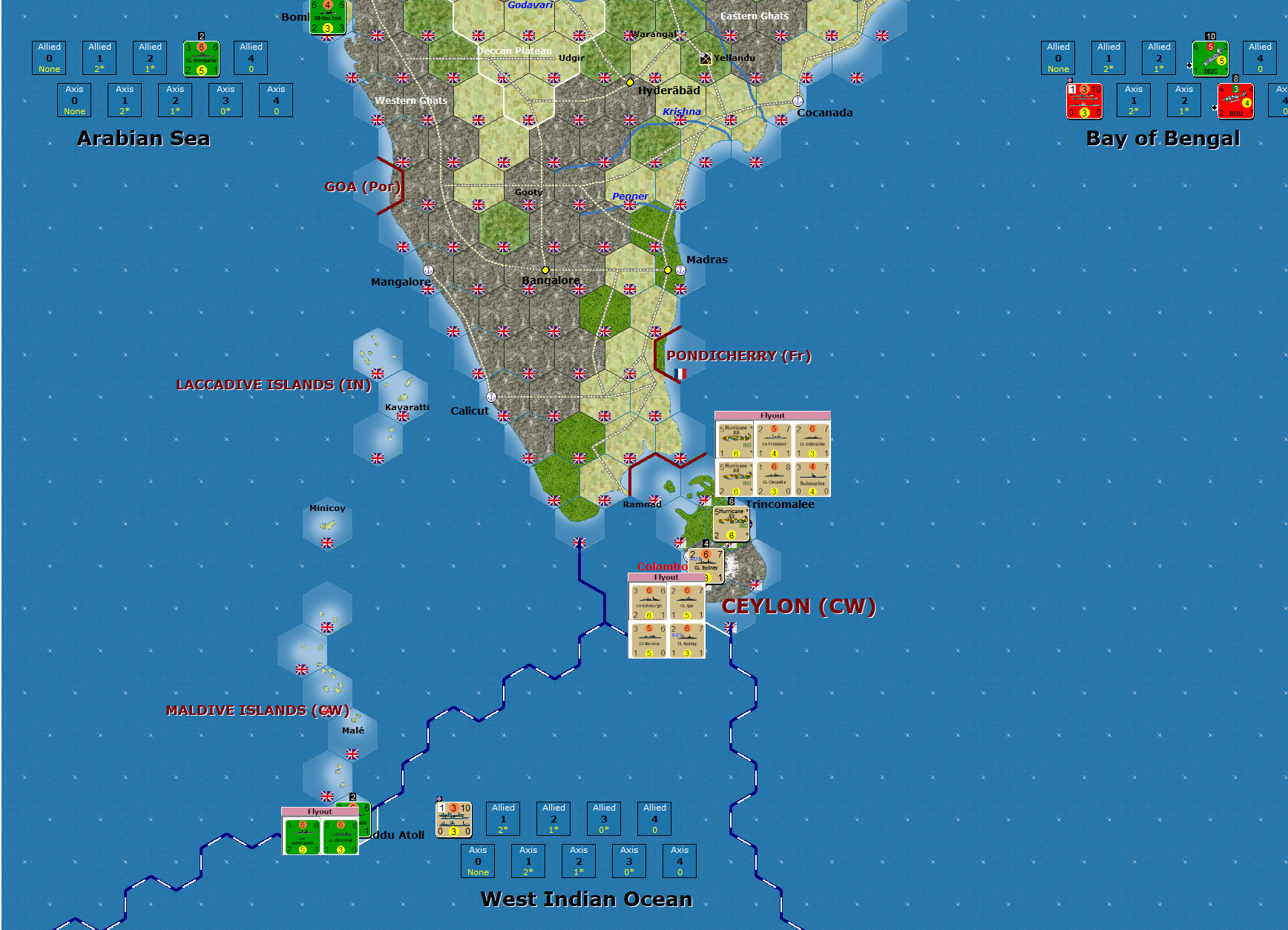This screenshot has width=1288, height=930.
Task: Click the stack count badge above the Trincomalee counter
Action: coord(731,501)
